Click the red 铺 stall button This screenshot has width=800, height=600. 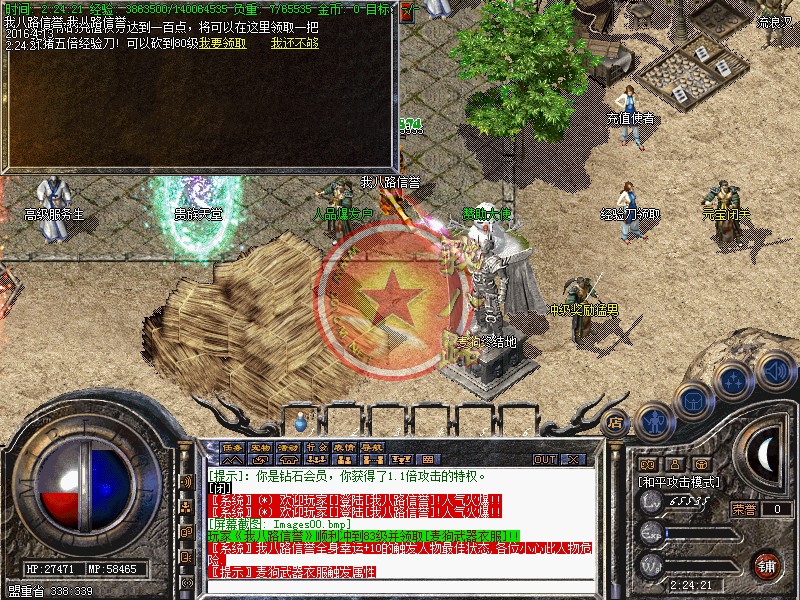coord(767,565)
